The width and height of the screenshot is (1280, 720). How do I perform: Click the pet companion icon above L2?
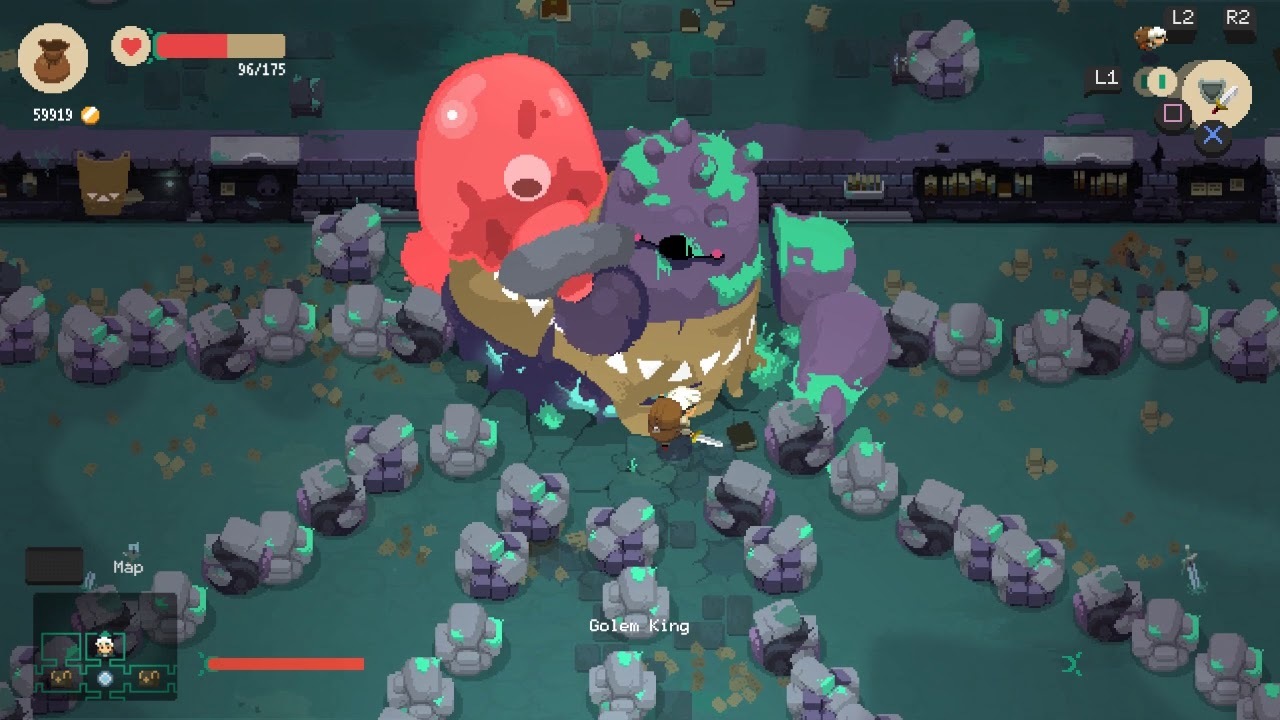pyautogui.click(x=1152, y=35)
